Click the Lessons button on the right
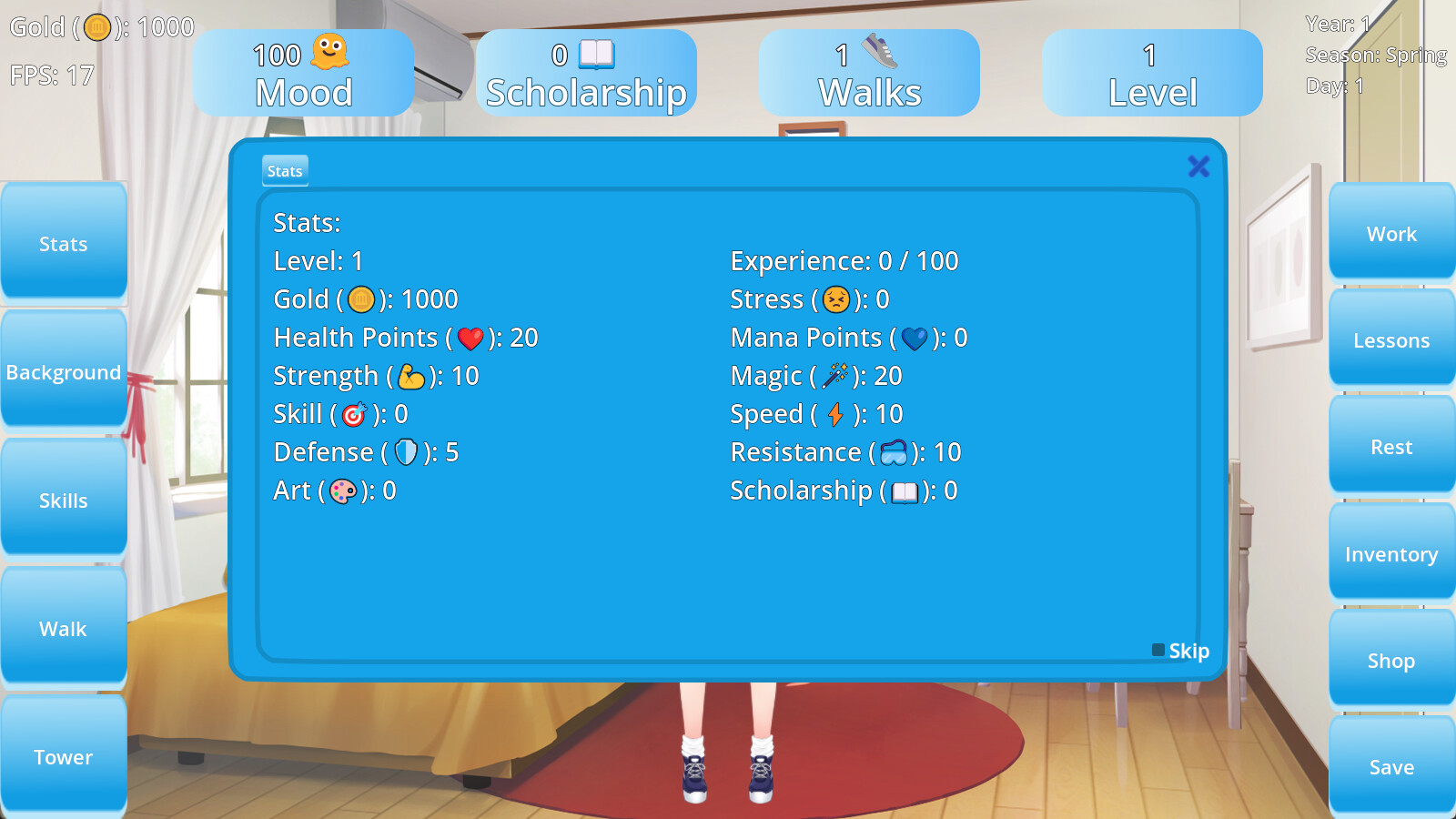The width and height of the screenshot is (1456, 819). pos(1390,340)
